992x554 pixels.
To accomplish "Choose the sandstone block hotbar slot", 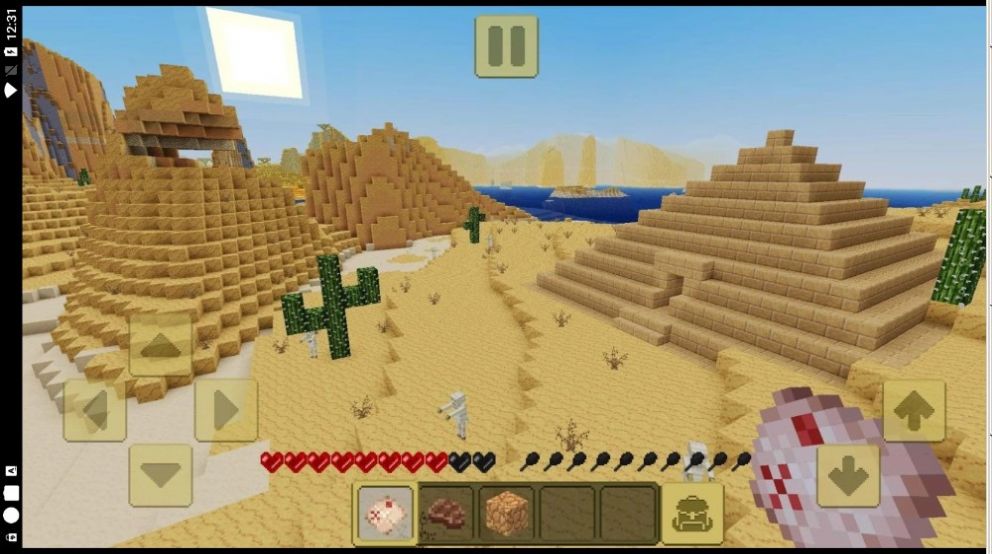I will [507, 514].
